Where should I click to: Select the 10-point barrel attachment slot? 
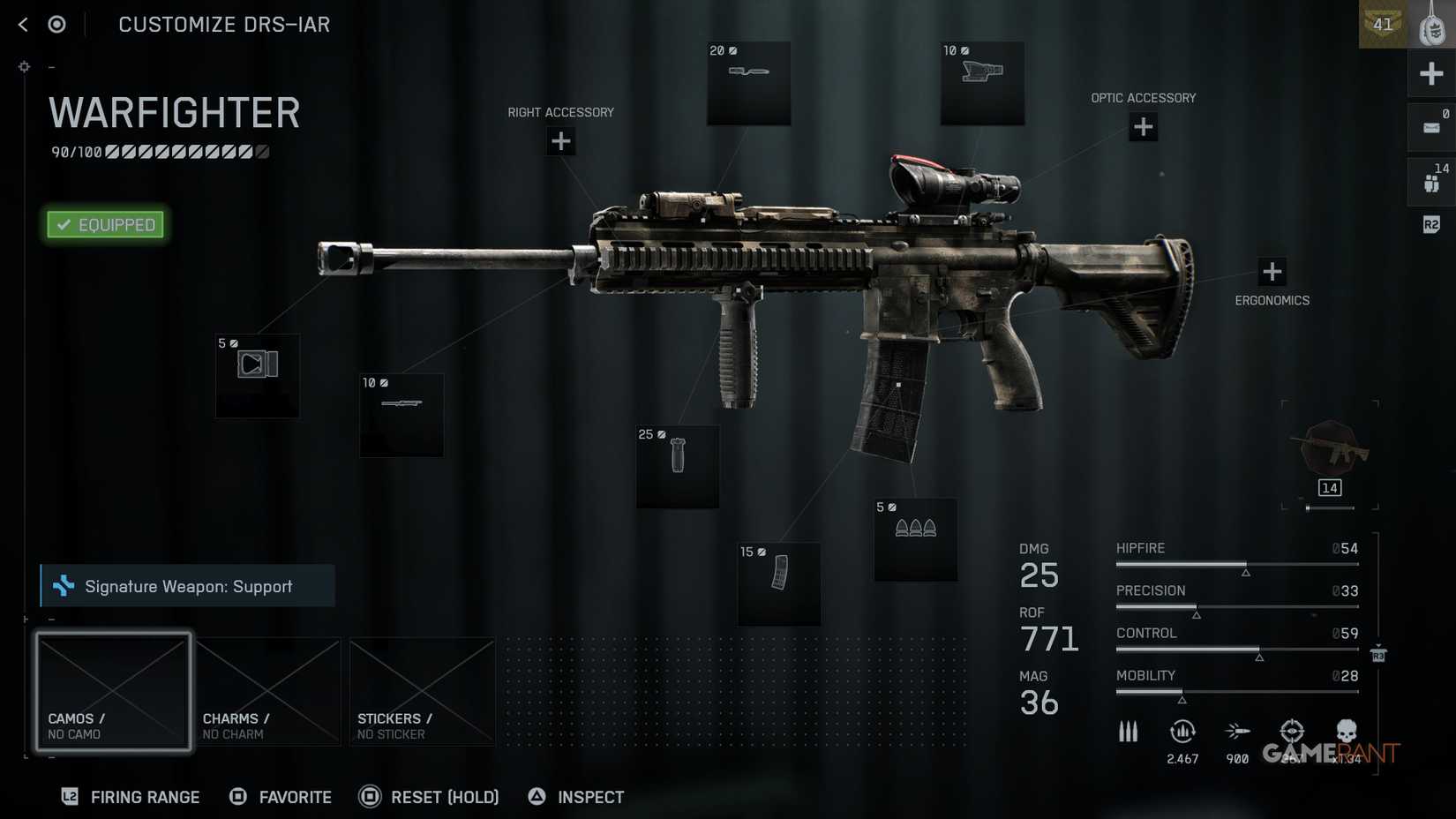pos(402,415)
